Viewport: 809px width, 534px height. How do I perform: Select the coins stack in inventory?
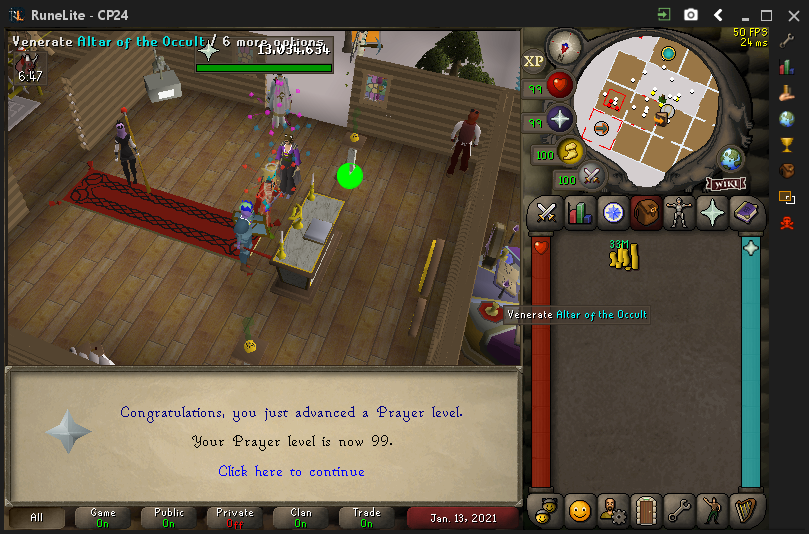coord(623,257)
